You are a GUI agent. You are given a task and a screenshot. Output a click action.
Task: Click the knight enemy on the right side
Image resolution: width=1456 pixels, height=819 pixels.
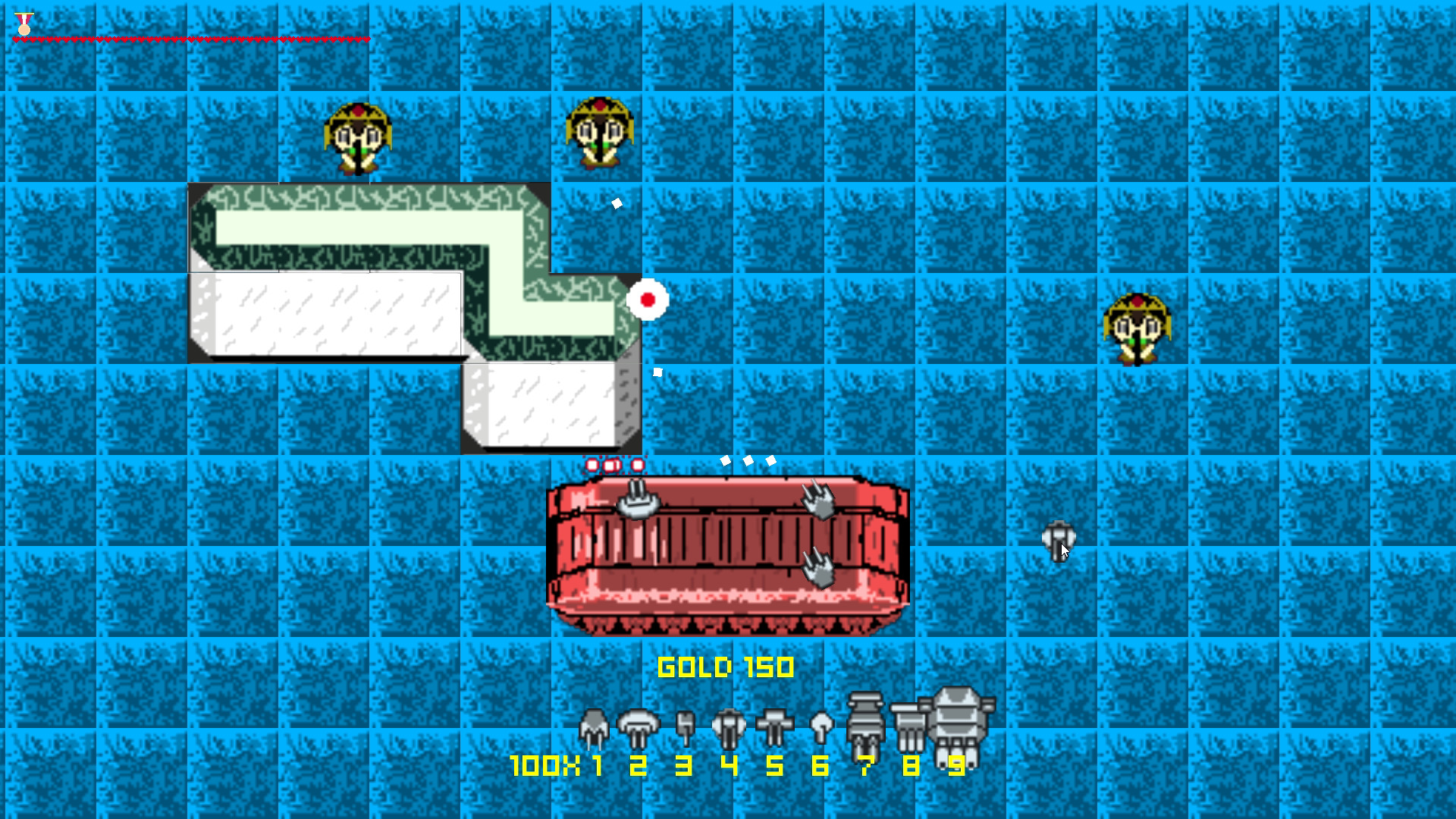point(1137,326)
